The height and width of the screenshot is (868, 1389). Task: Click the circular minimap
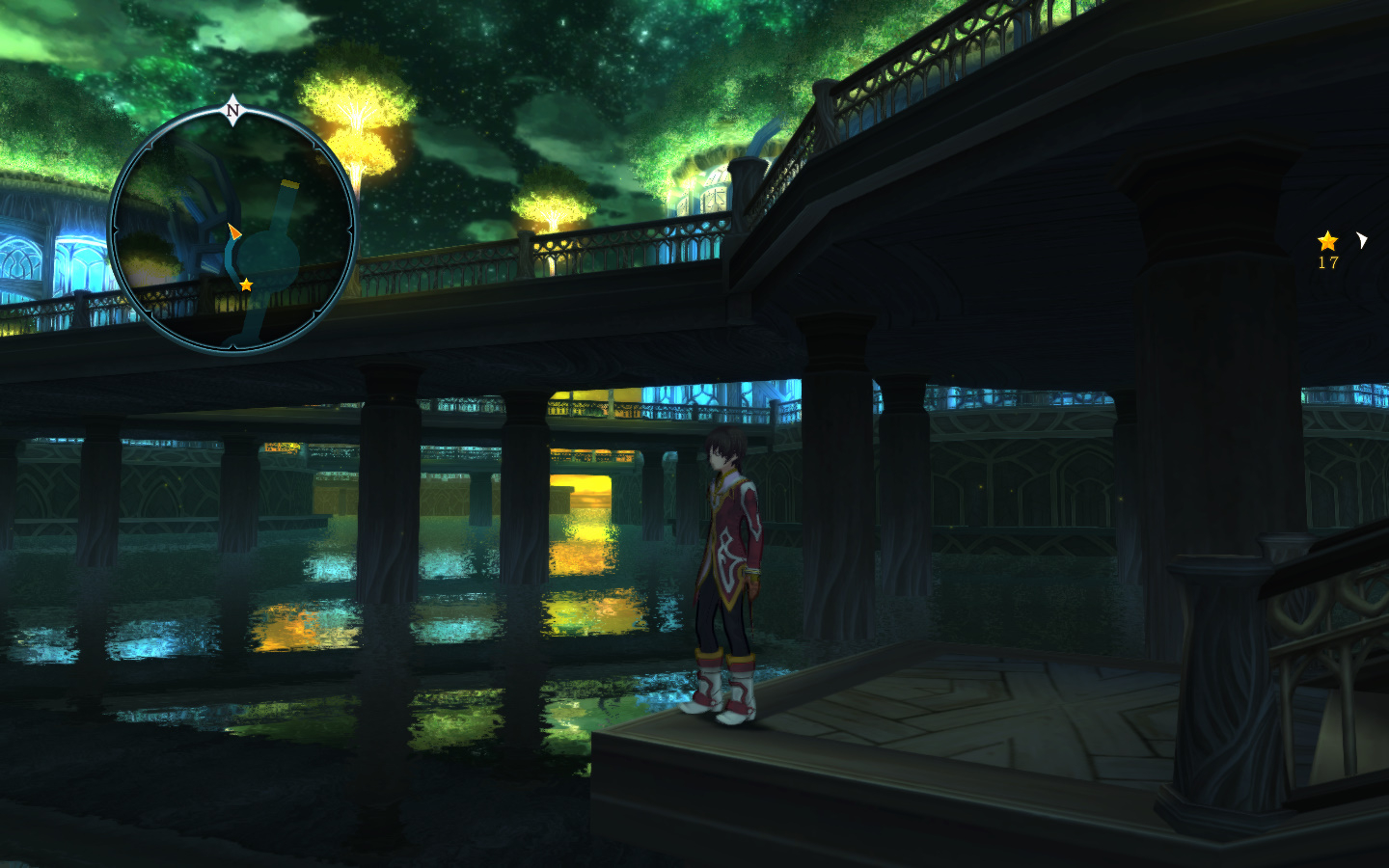(x=232, y=230)
